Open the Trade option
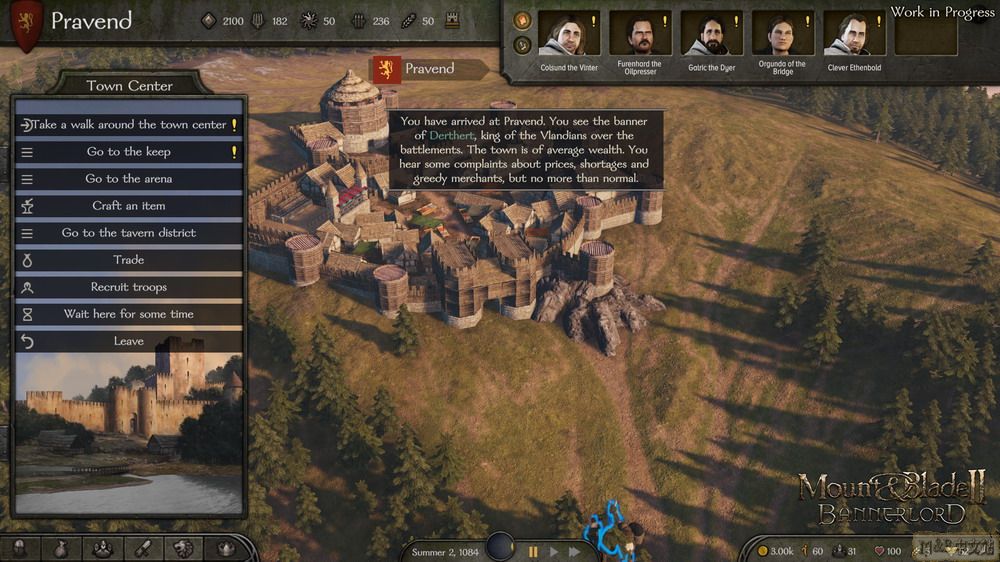The width and height of the screenshot is (1000, 562). click(129, 260)
